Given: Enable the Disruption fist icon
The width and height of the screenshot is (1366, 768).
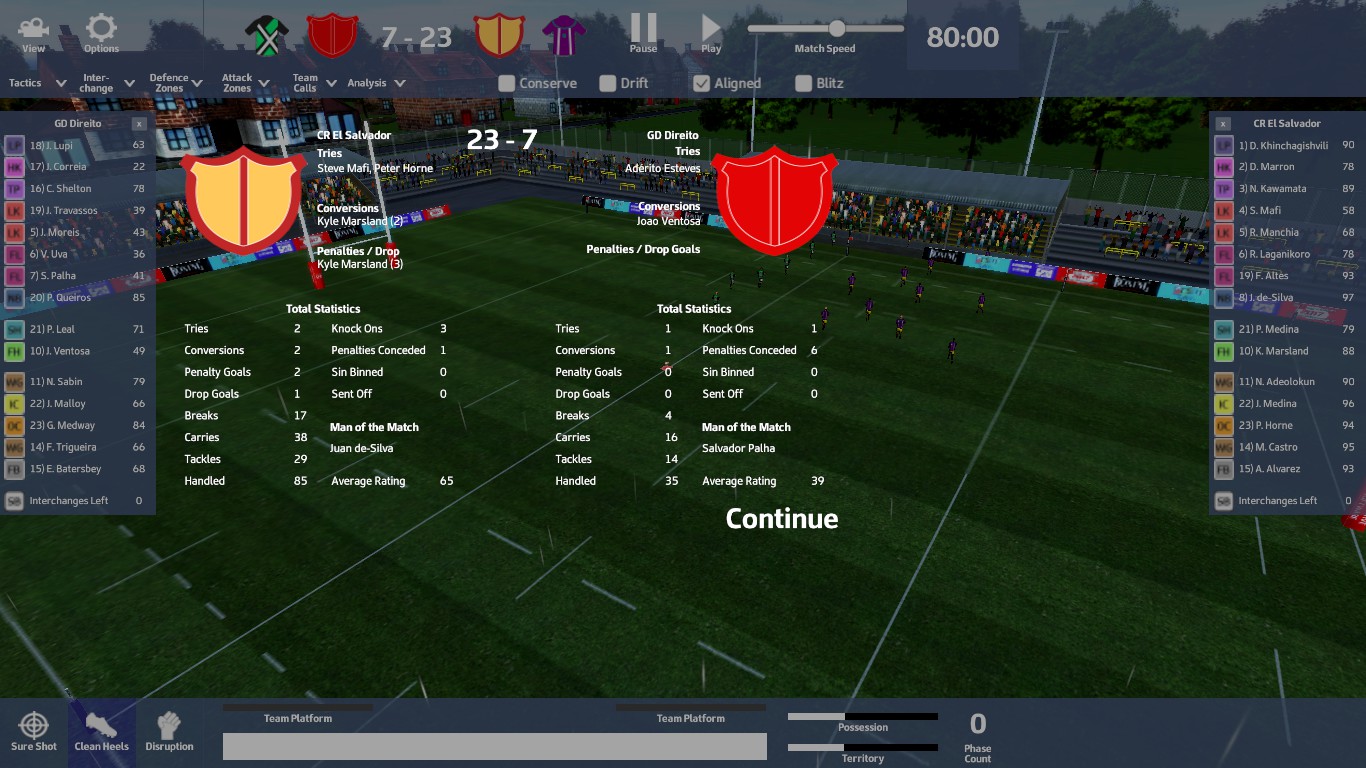Looking at the screenshot, I should pyautogui.click(x=169, y=730).
